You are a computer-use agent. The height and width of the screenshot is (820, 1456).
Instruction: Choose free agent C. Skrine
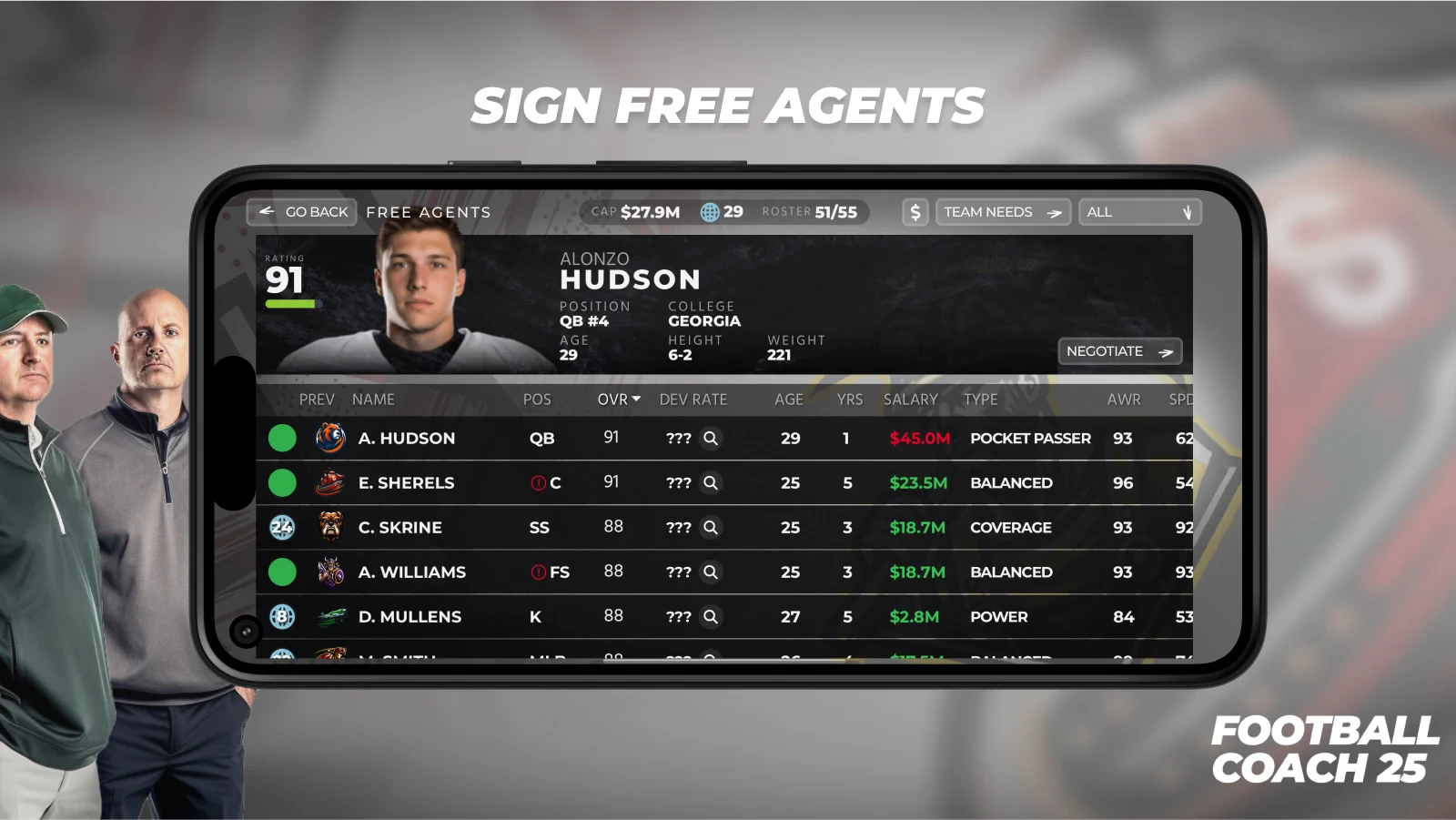tap(399, 528)
